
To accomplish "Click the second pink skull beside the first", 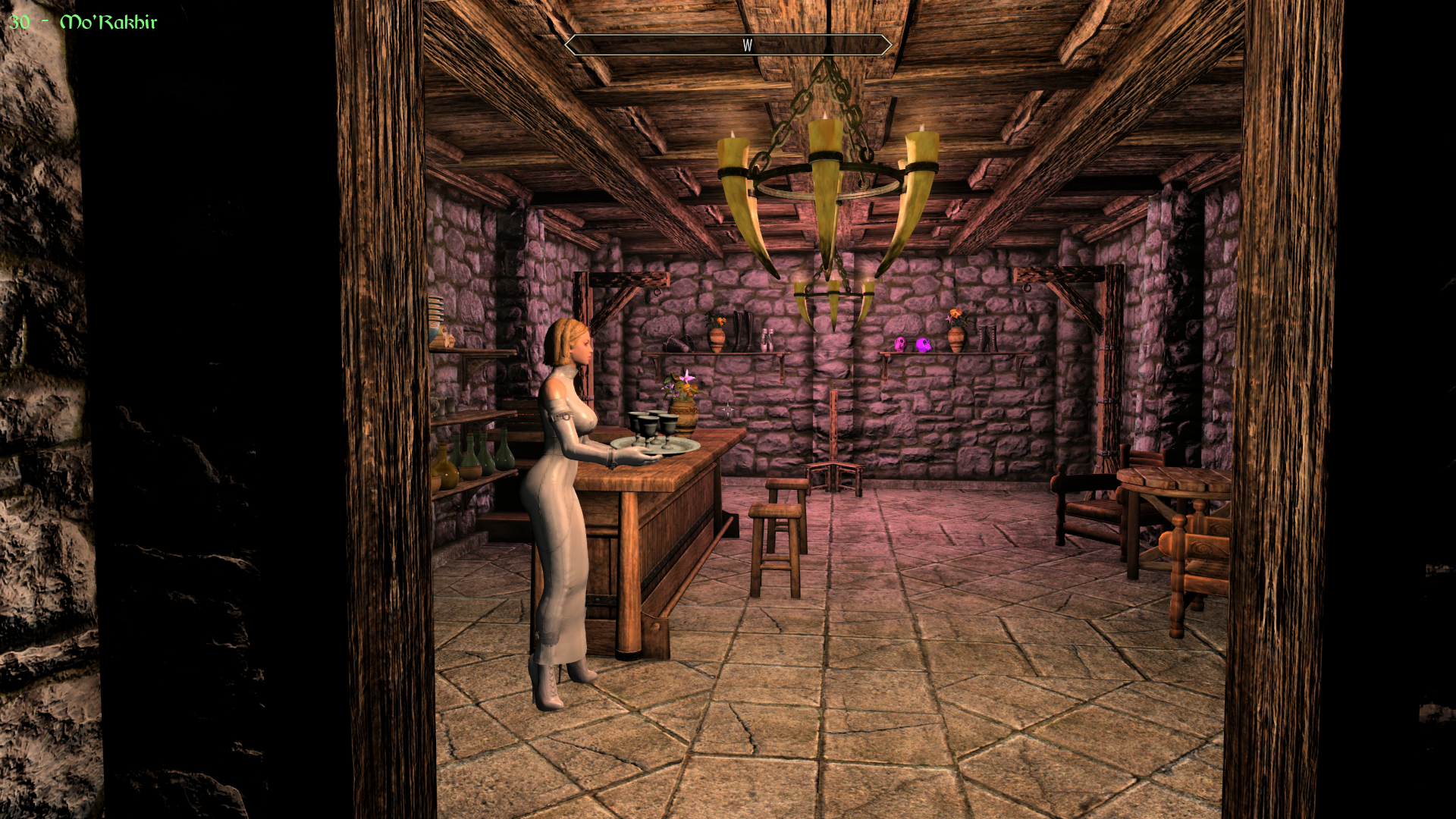I will tap(924, 343).
